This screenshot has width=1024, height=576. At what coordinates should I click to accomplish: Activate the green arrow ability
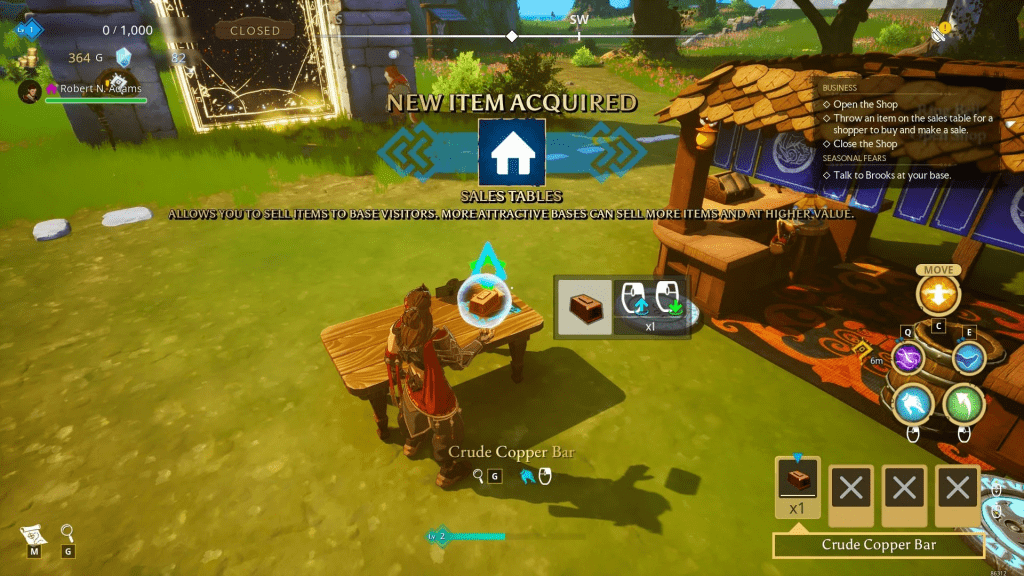(964, 403)
